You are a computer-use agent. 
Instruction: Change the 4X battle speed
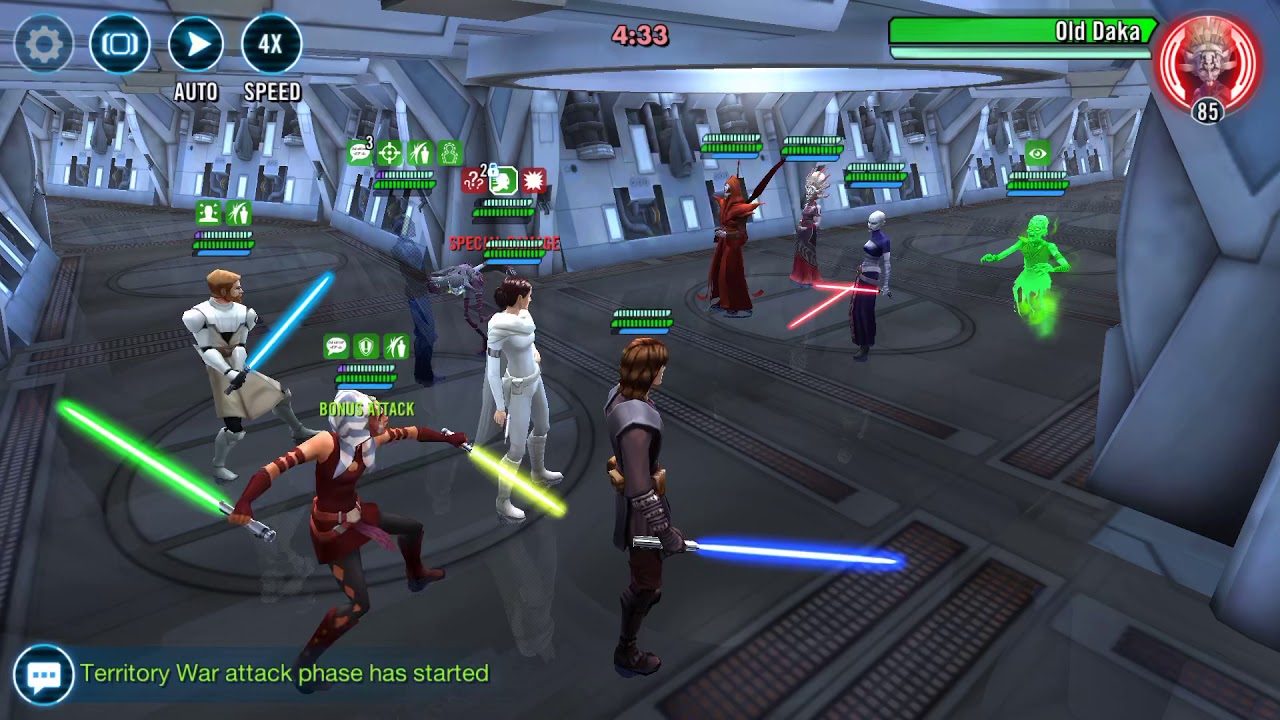tap(271, 44)
